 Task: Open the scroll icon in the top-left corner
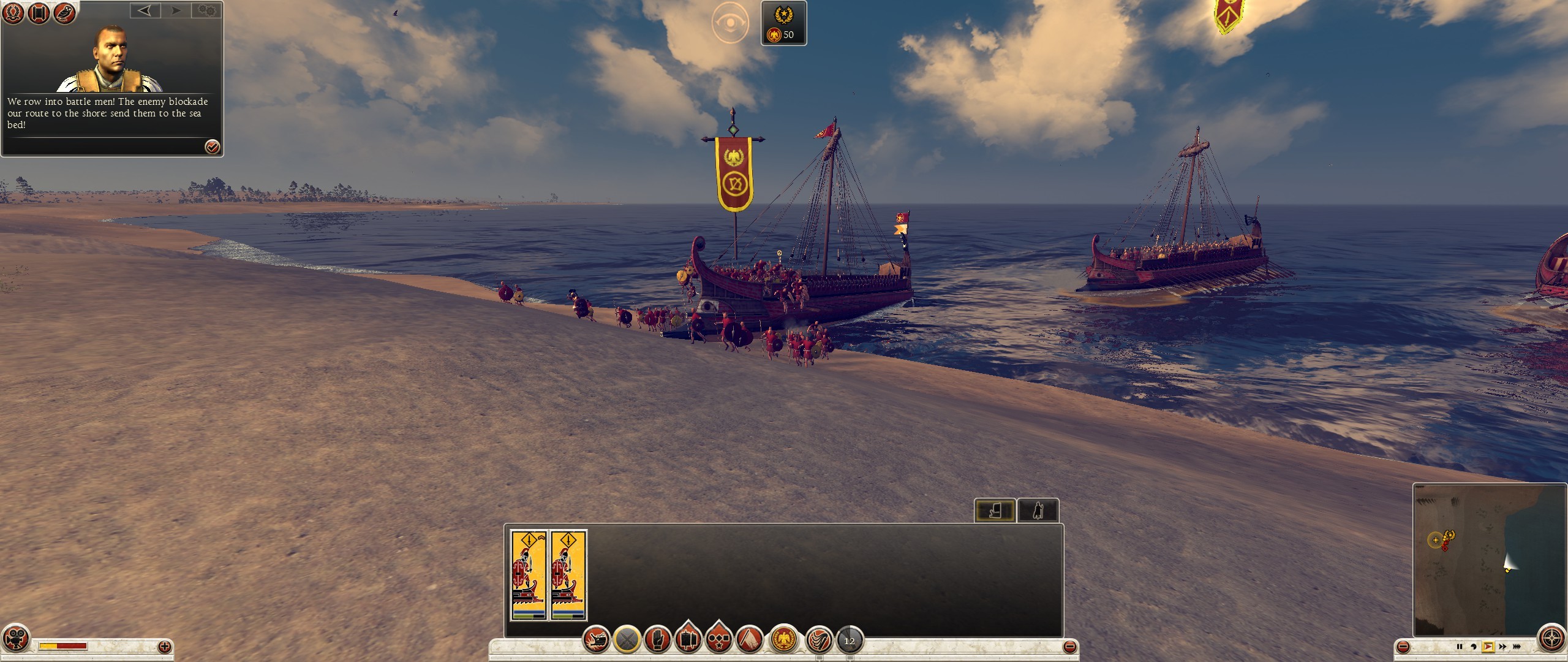click(39, 13)
